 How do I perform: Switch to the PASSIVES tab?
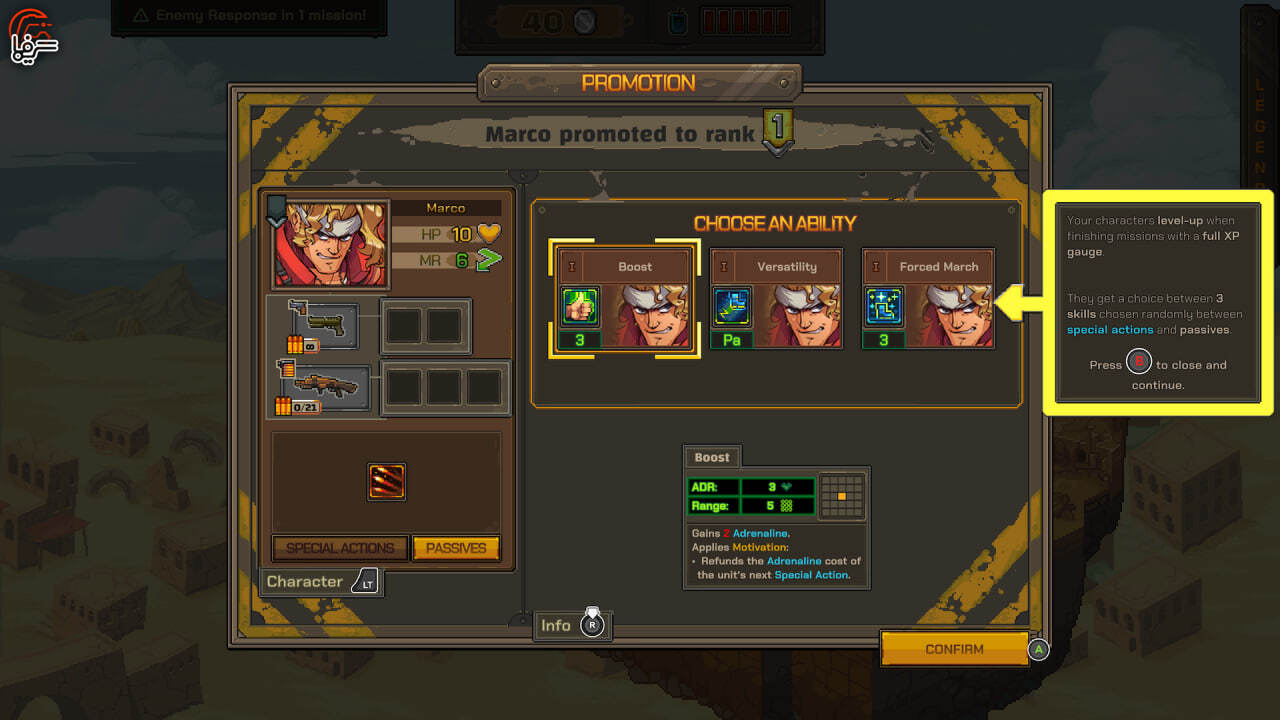click(x=456, y=548)
